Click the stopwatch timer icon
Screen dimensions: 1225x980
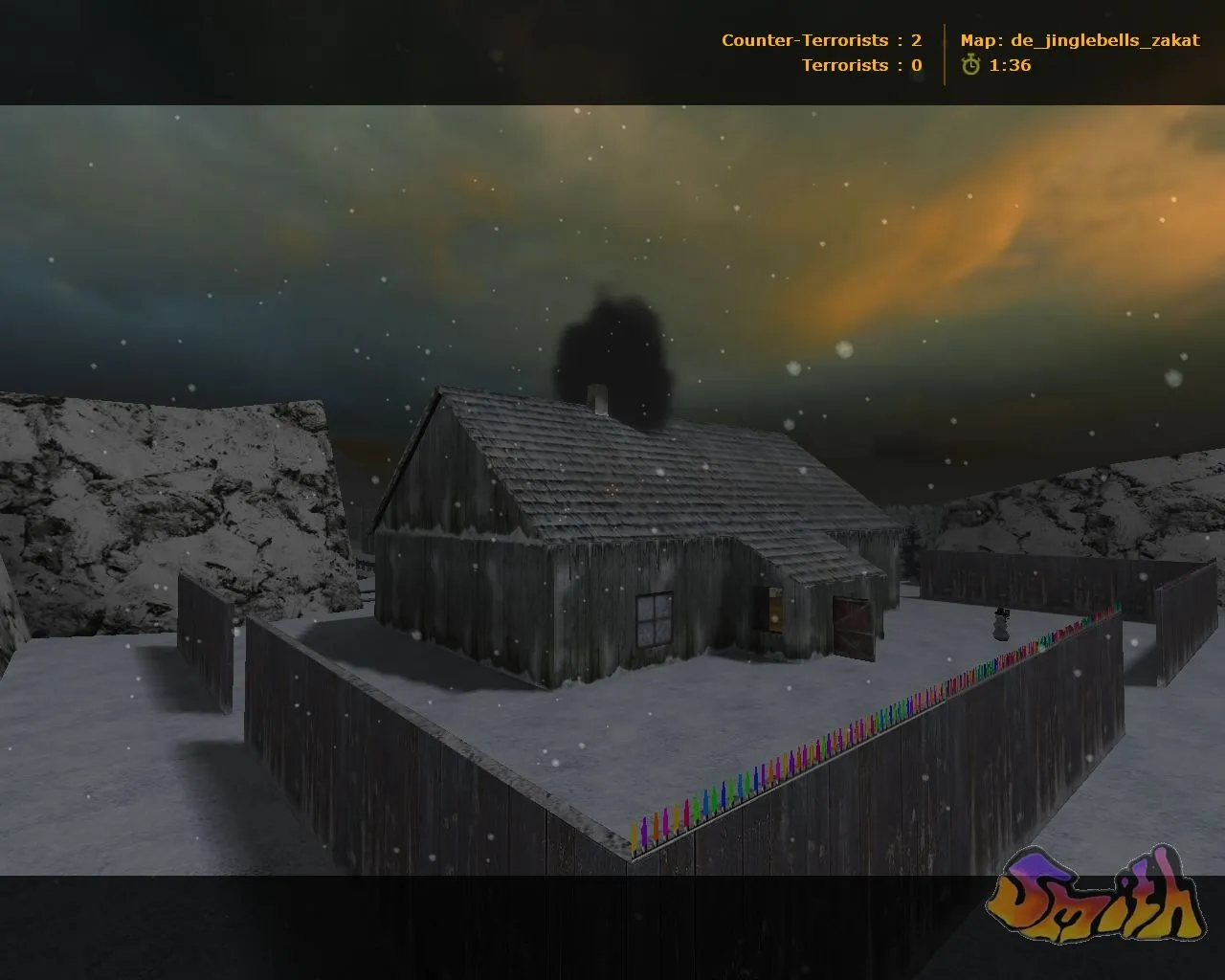[x=972, y=66]
